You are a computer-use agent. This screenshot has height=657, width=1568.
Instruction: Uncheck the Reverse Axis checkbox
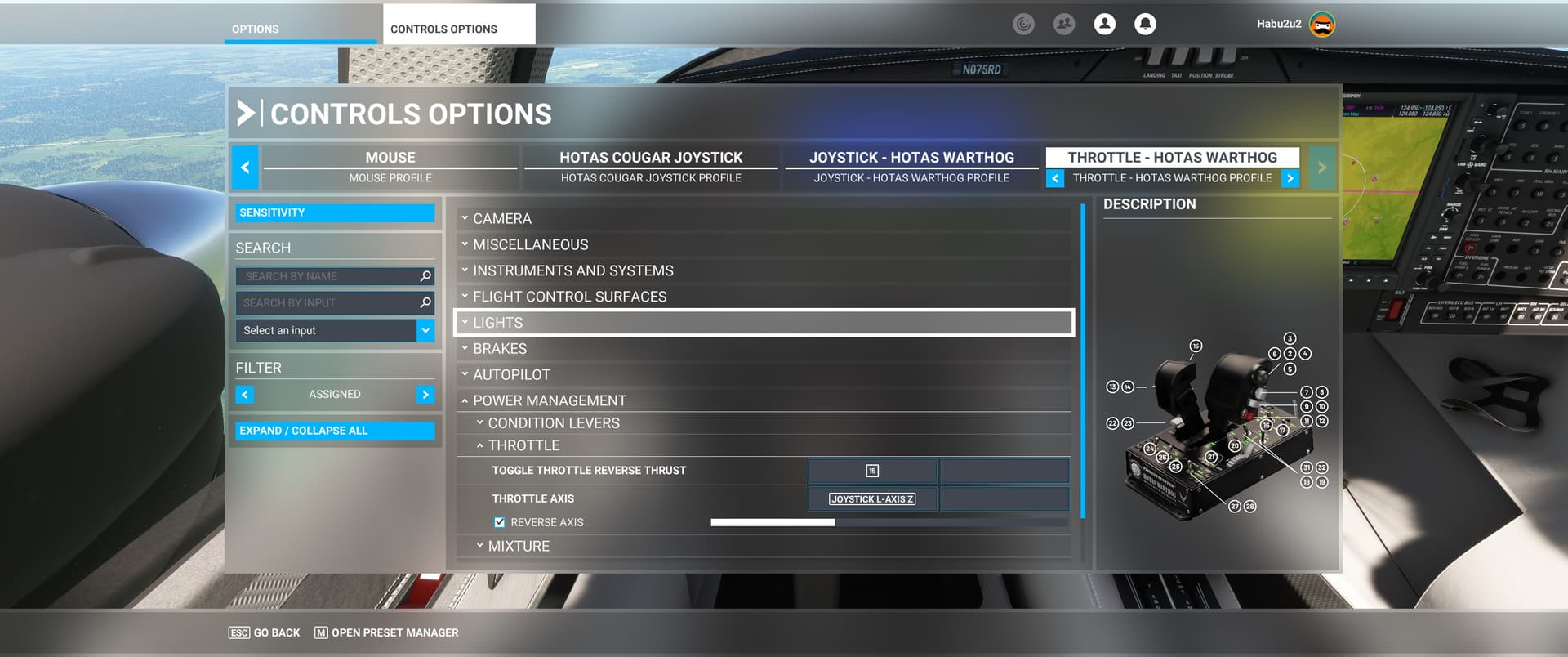(499, 521)
